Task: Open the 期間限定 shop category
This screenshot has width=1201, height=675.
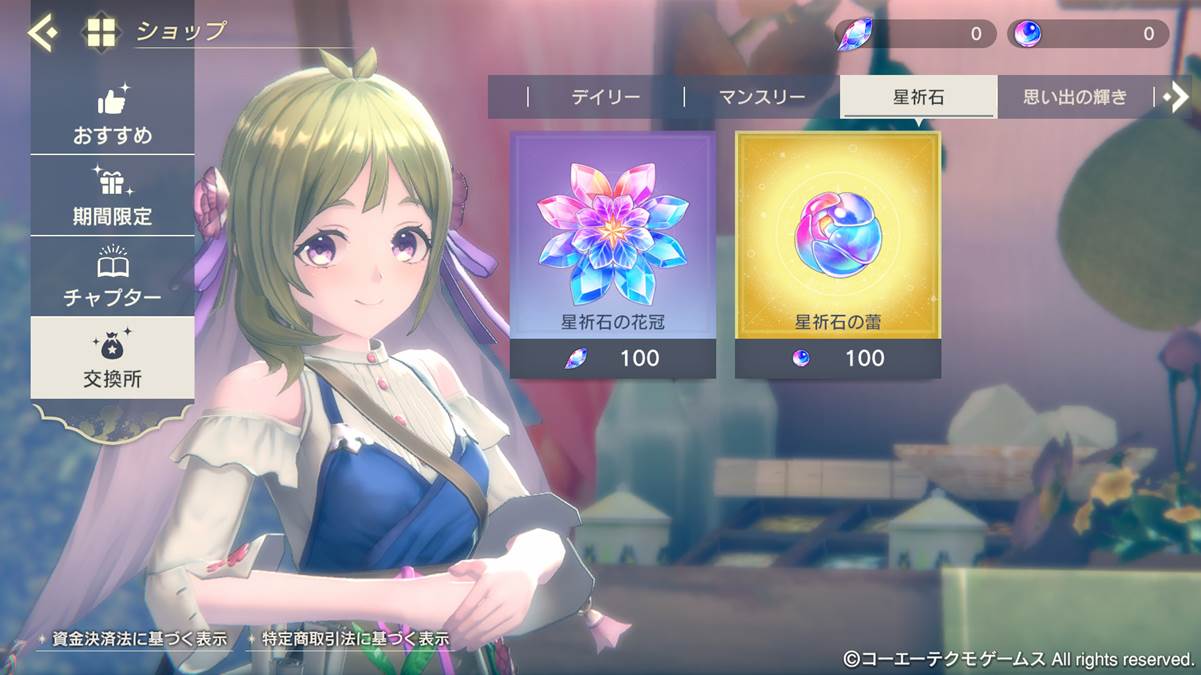Action: 112,196
